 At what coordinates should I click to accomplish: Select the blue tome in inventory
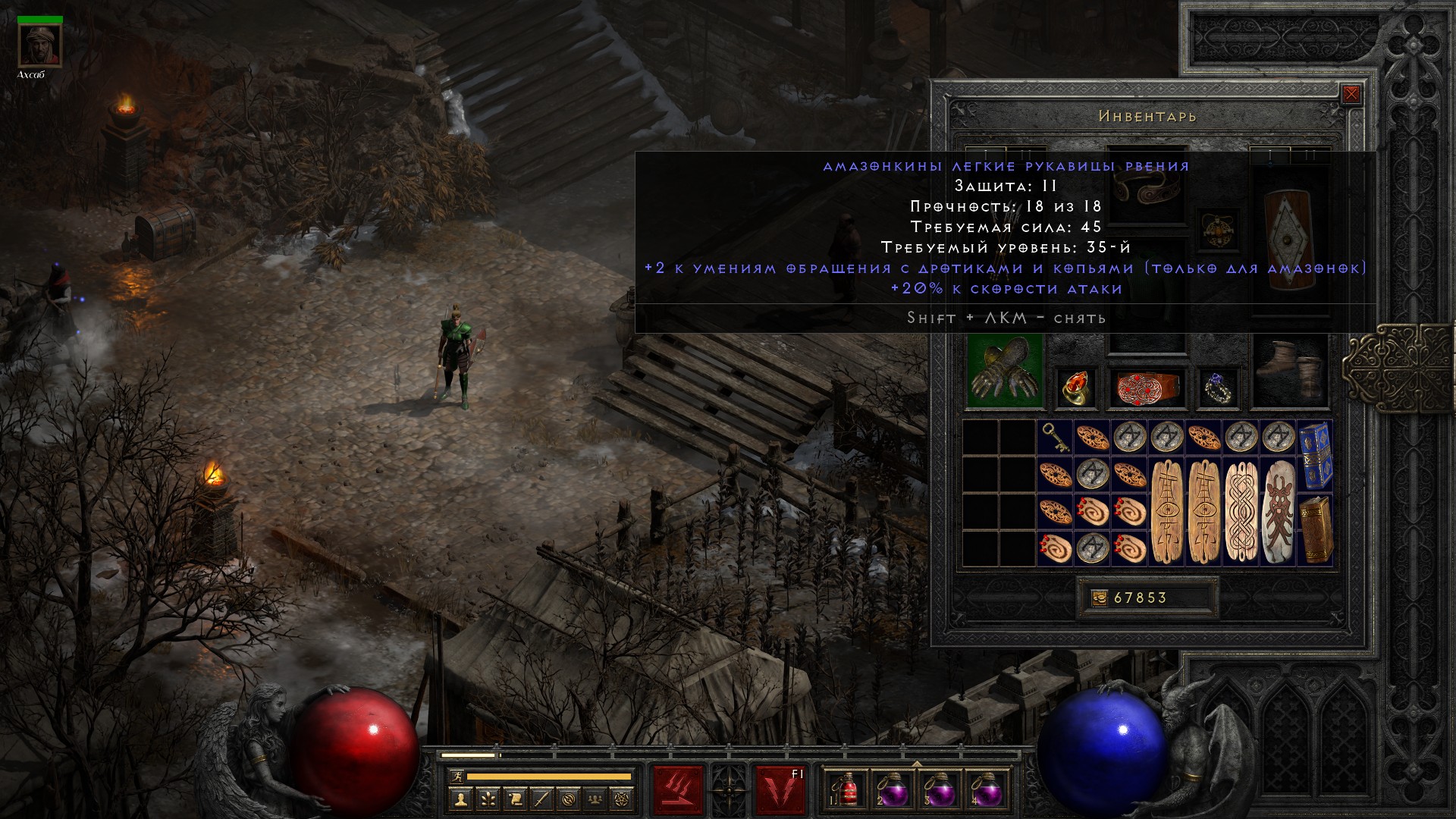coord(1315,456)
